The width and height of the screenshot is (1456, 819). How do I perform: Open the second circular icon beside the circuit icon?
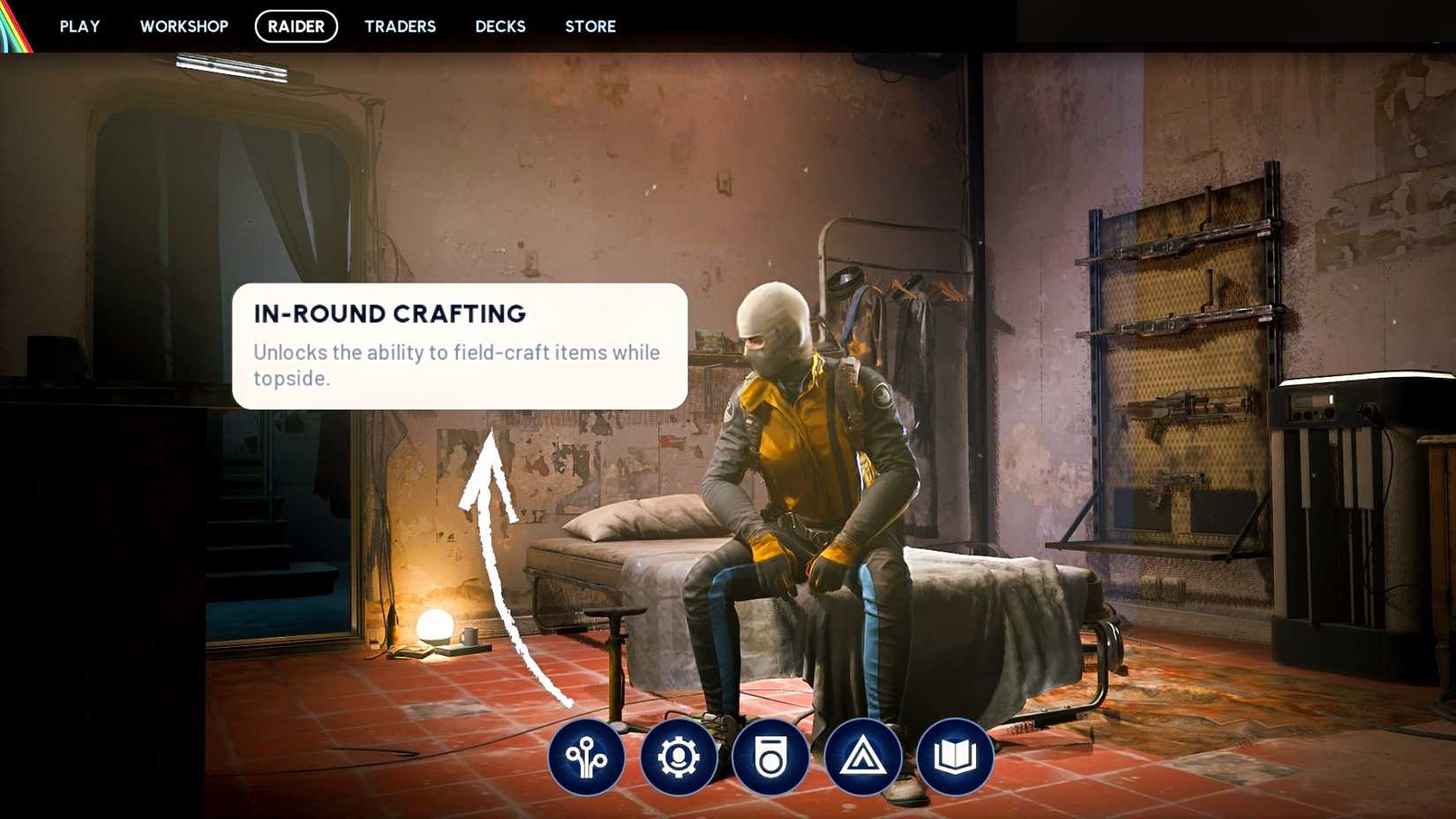coord(679,757)
